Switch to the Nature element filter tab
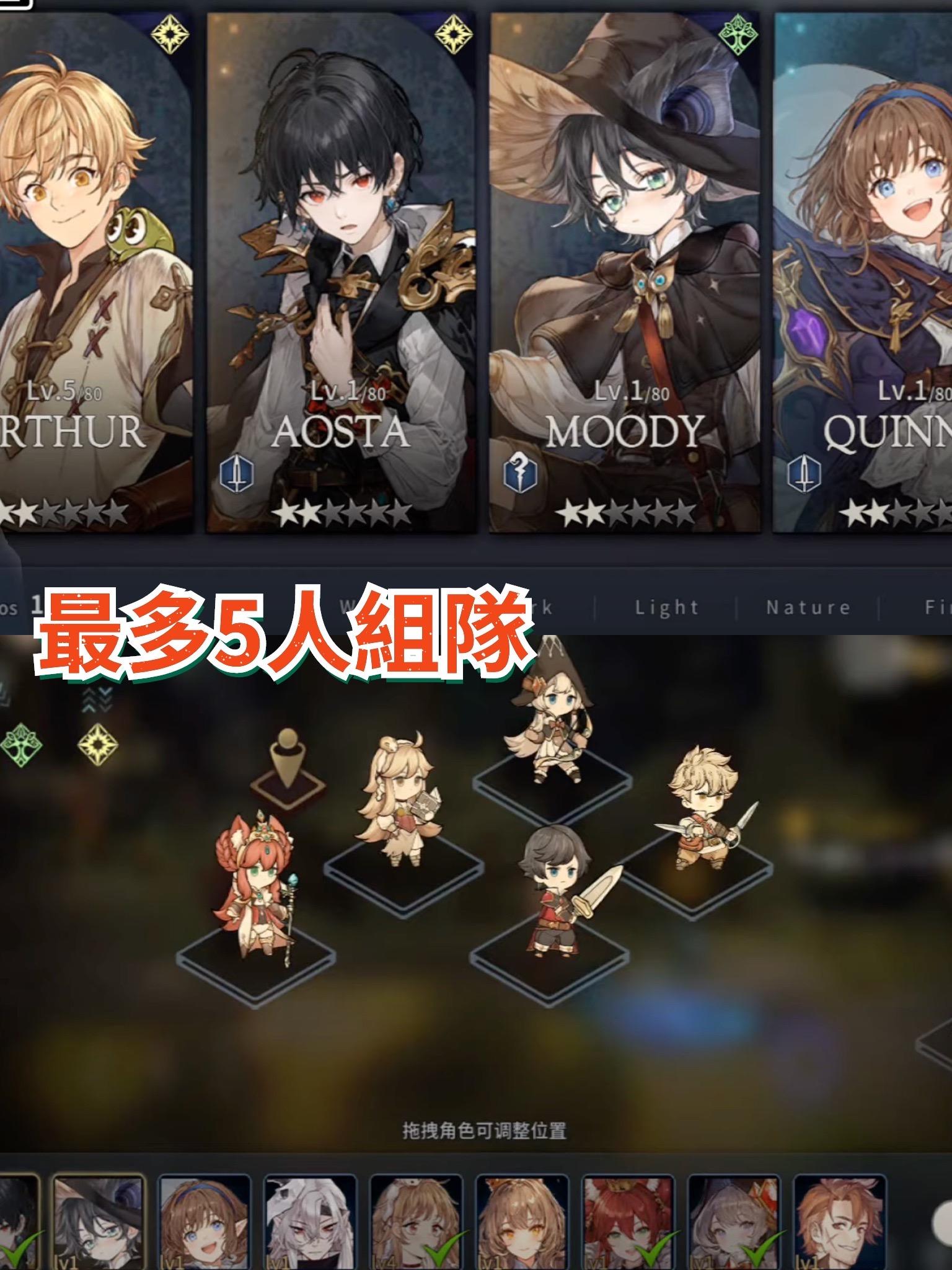 (x=809, y=608)
